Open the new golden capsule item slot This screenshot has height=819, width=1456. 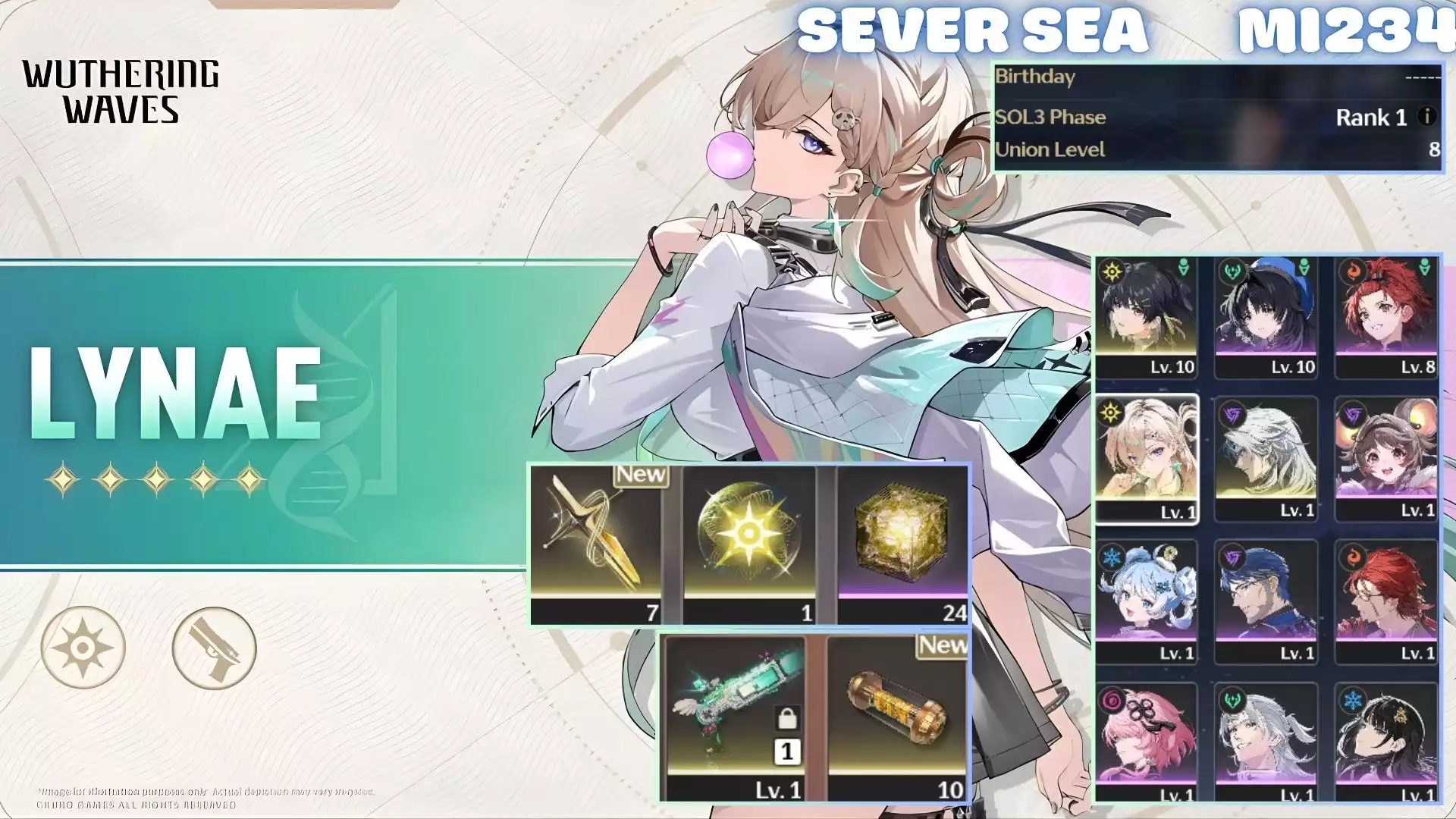point(898,717)
